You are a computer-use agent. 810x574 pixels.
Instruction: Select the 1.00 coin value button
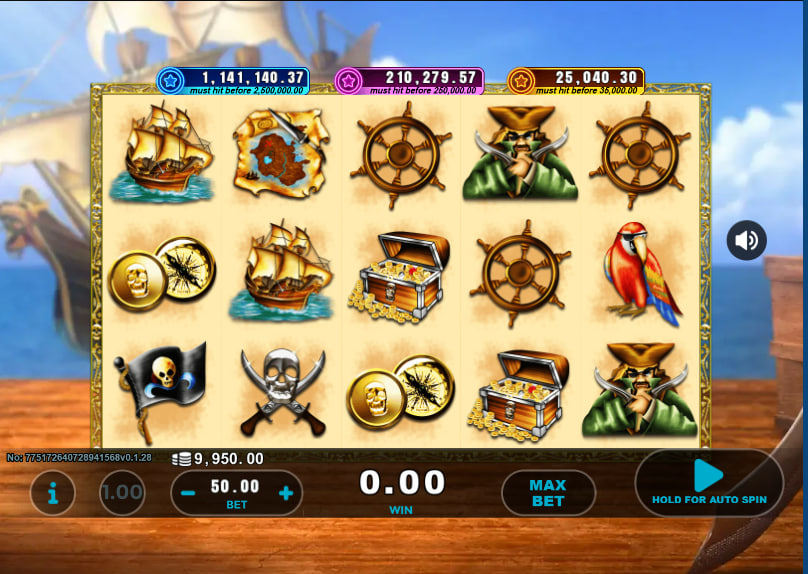[x=122, y=493]
